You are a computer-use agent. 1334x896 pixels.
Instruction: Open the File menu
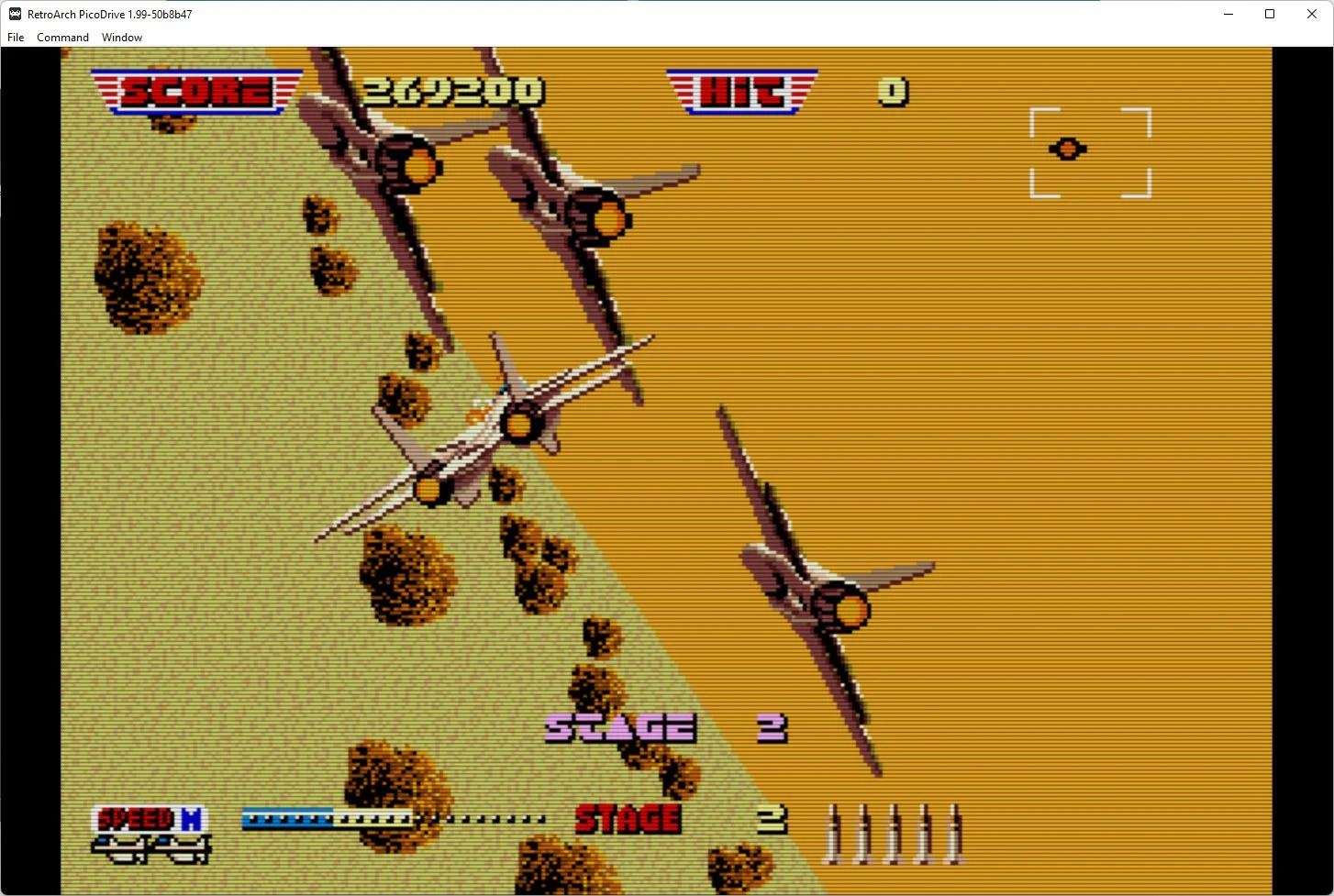(x=15, y=37)
